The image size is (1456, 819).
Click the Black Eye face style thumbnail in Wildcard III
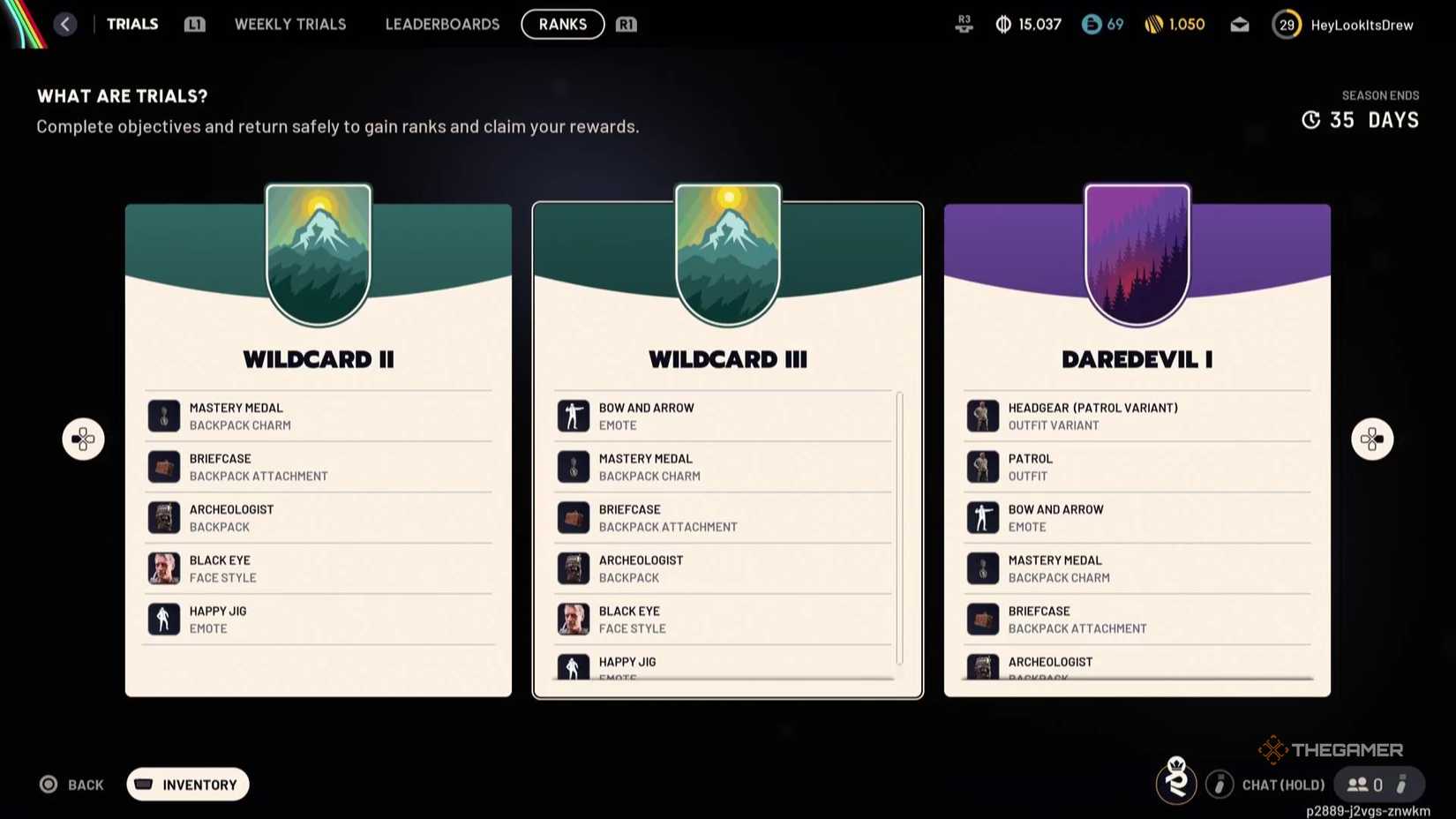point(573,618)
